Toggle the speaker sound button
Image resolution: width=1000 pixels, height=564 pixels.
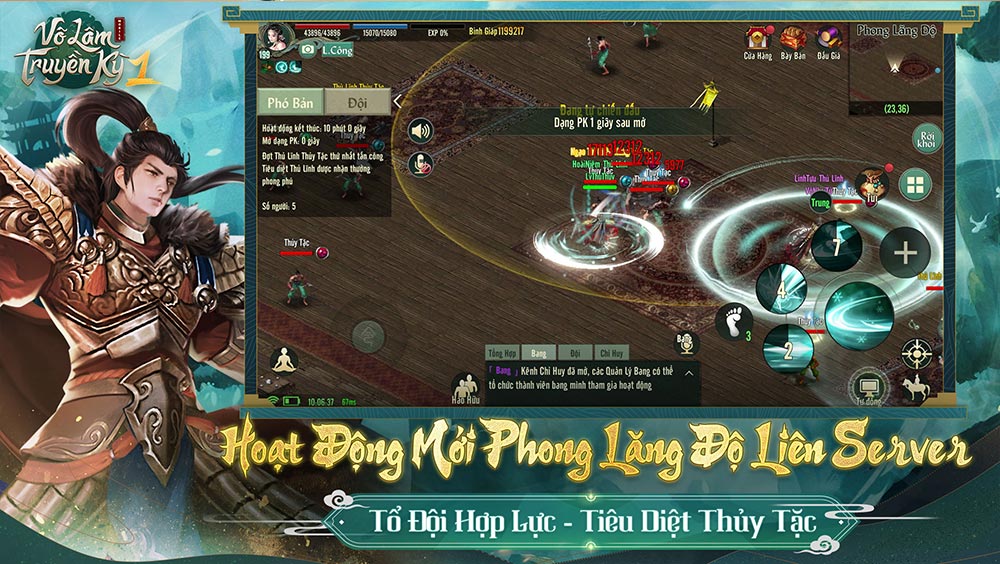coord(421,132)
